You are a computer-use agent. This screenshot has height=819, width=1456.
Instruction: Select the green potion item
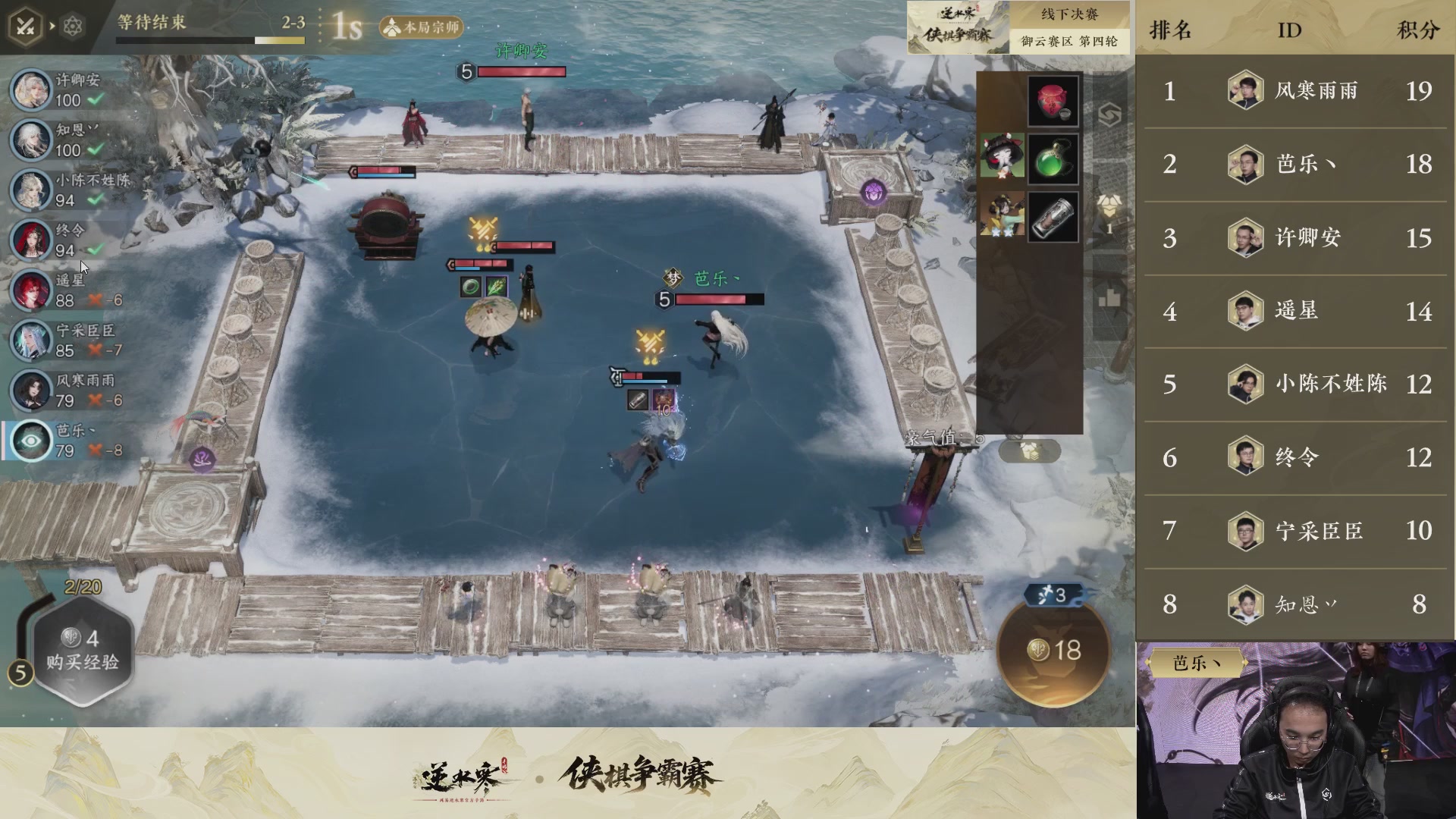click(x=1053, y=158)
